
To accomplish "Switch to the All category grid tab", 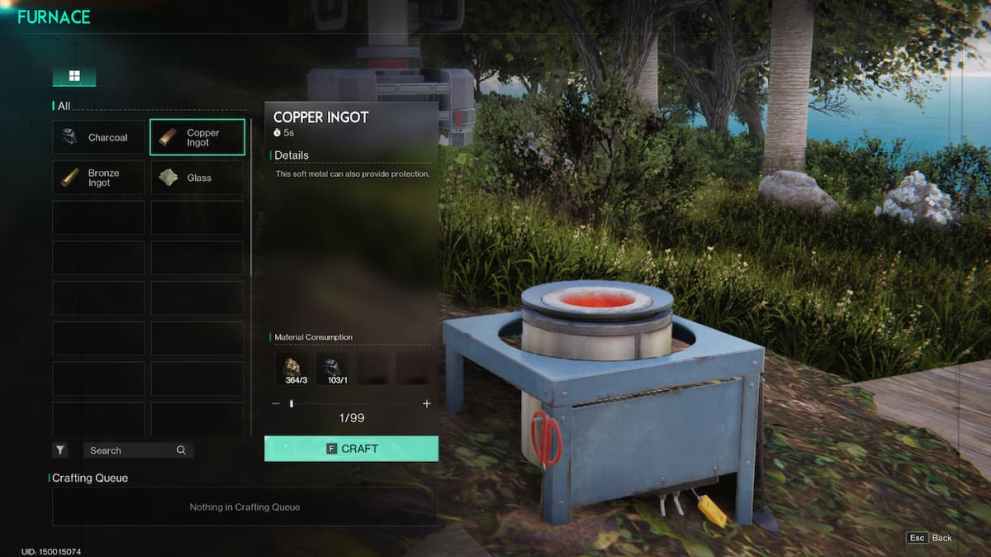I will tap(74, 77).
